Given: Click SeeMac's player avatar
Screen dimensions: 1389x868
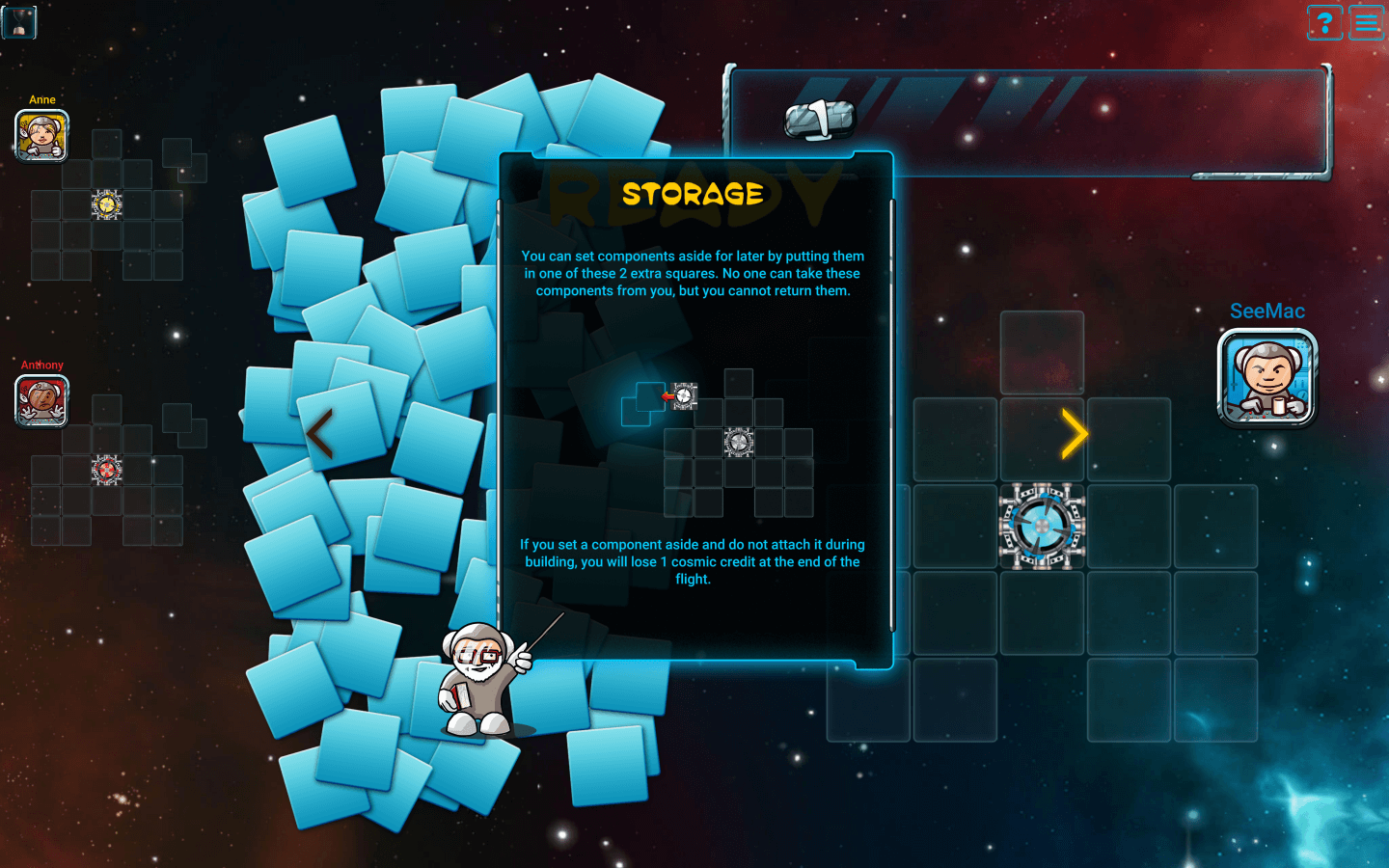Looking at the screenshot, I should tap(1267, 377).
